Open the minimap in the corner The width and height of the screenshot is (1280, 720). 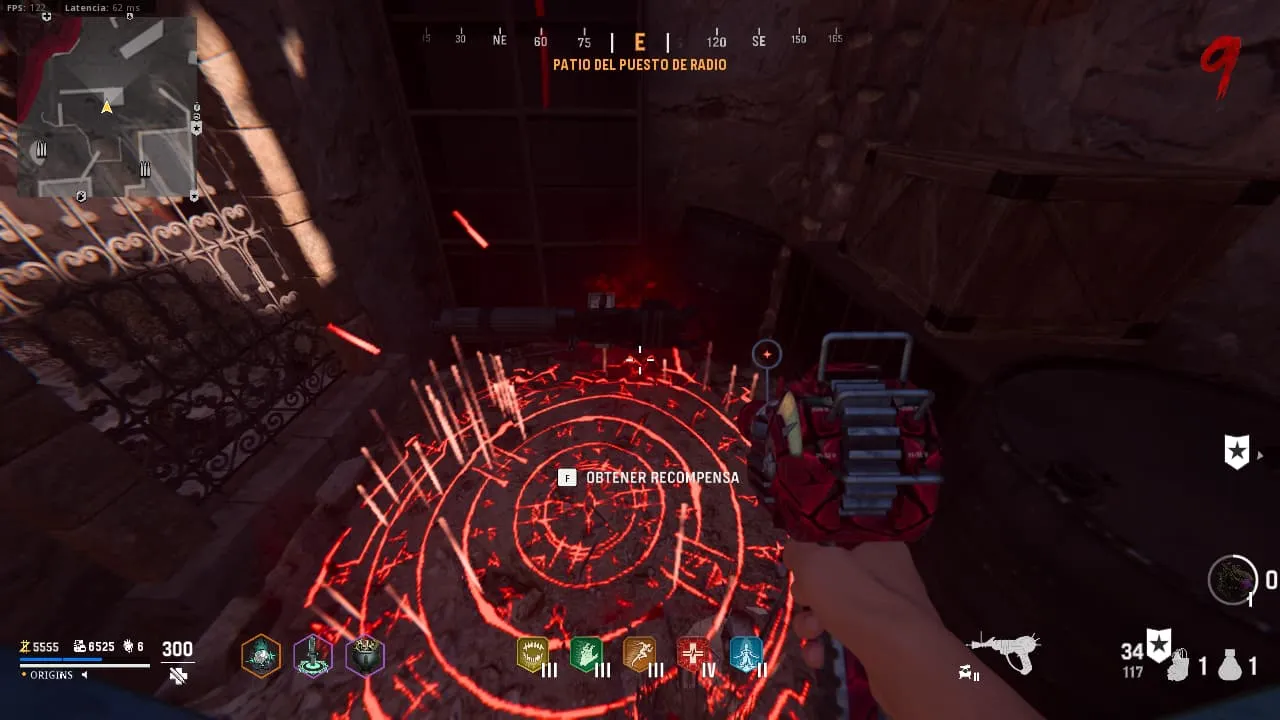click(x=107, y=107)
